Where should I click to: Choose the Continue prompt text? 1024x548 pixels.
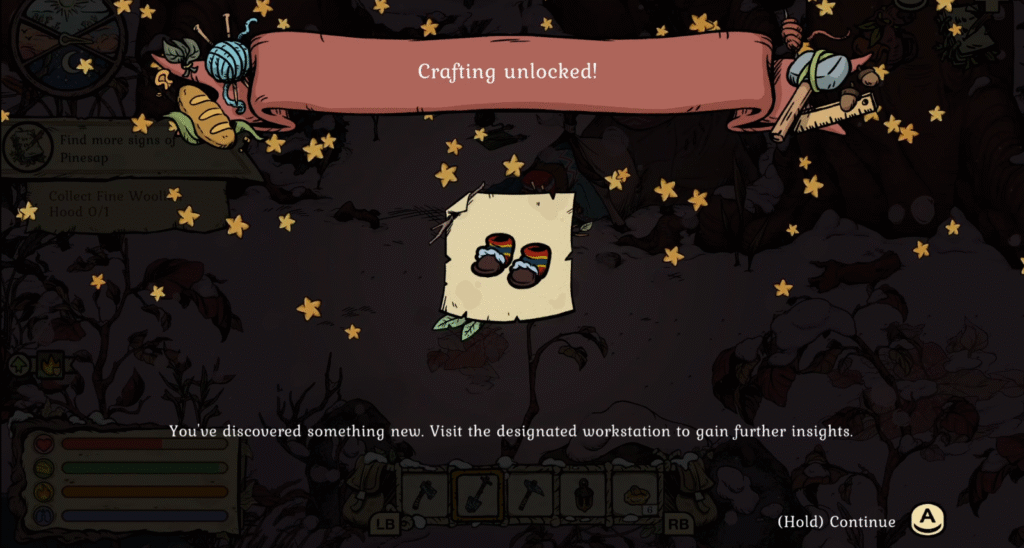click(x=836, y=522)
